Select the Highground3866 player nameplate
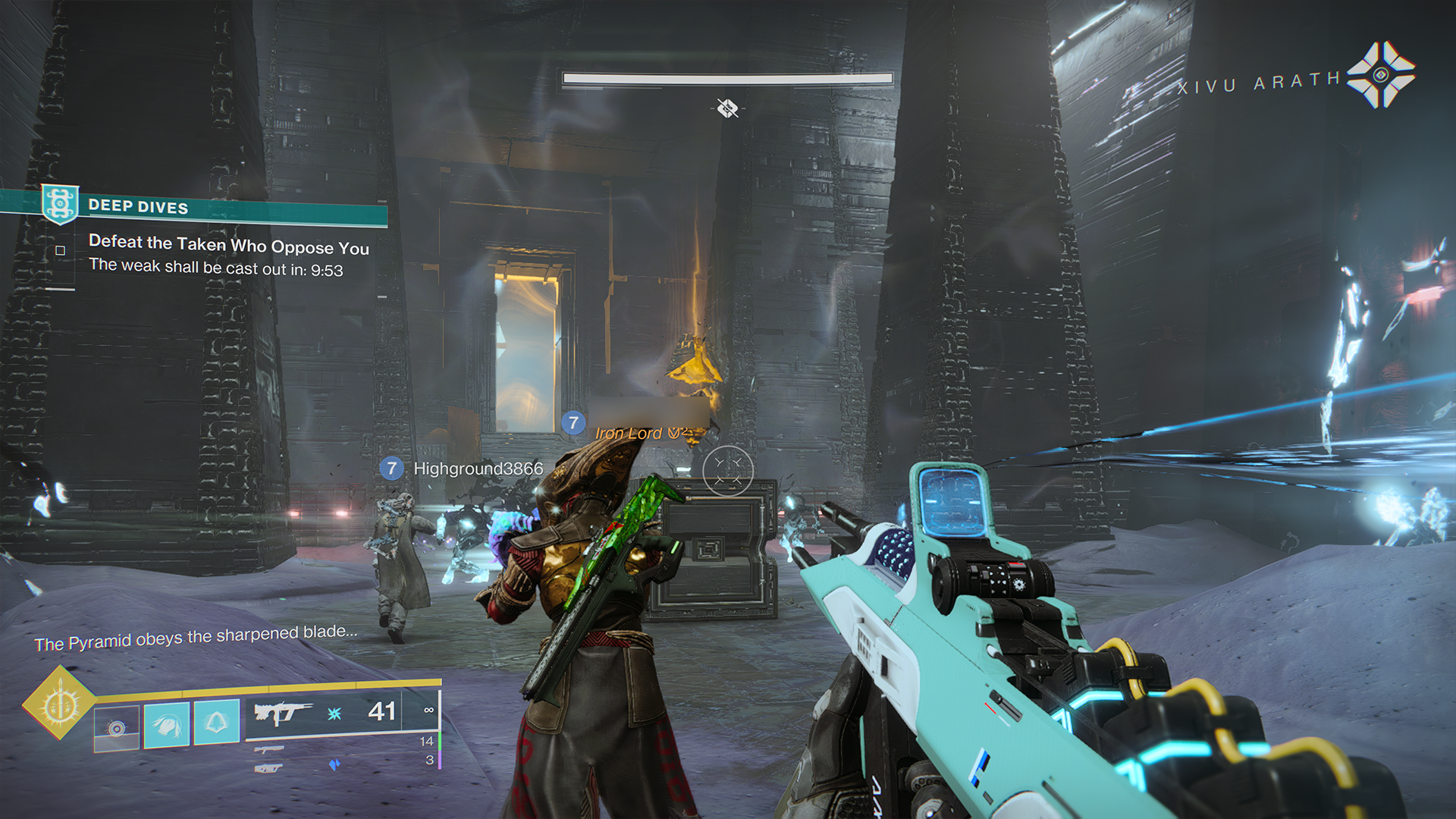1456x819 pixels. coord(478,469)
